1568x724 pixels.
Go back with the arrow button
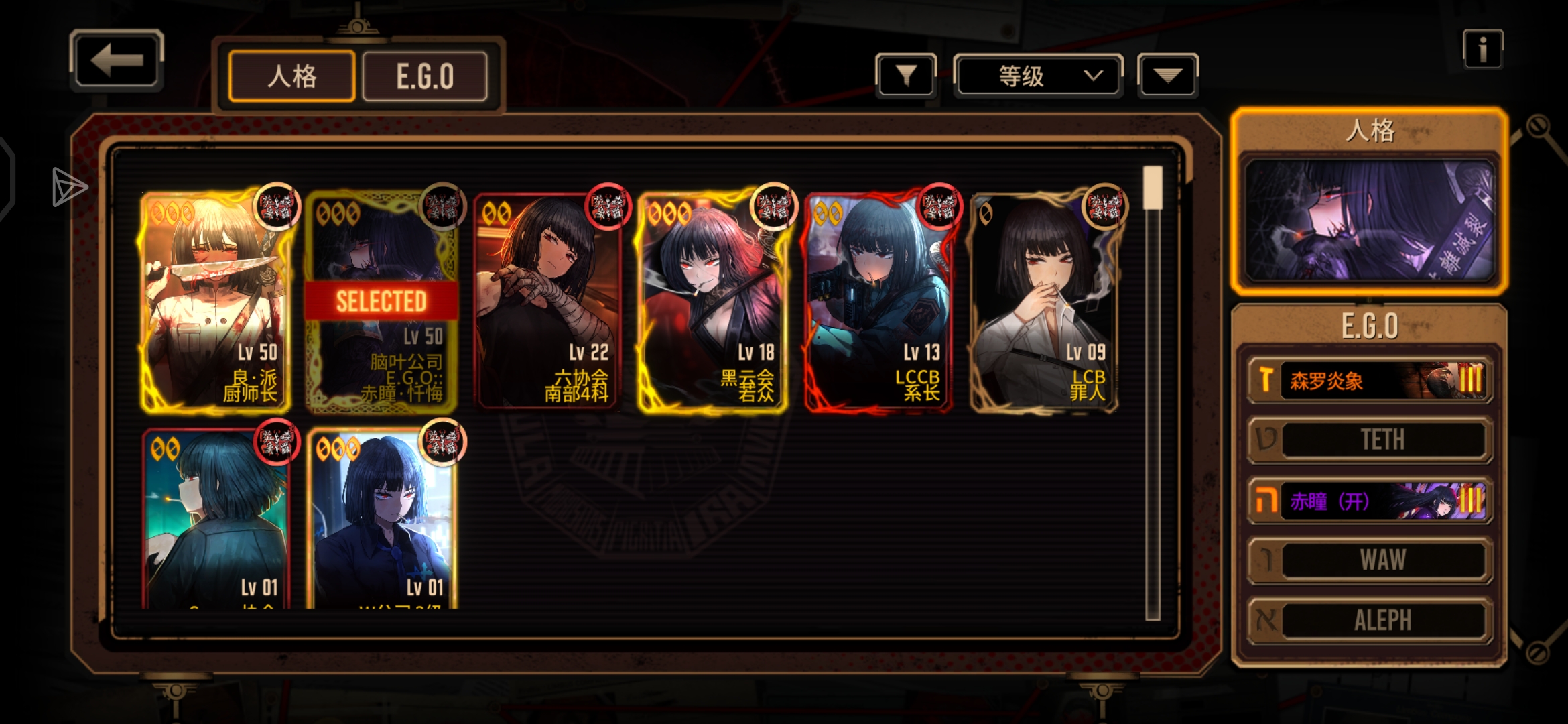(x=117, y=60)
